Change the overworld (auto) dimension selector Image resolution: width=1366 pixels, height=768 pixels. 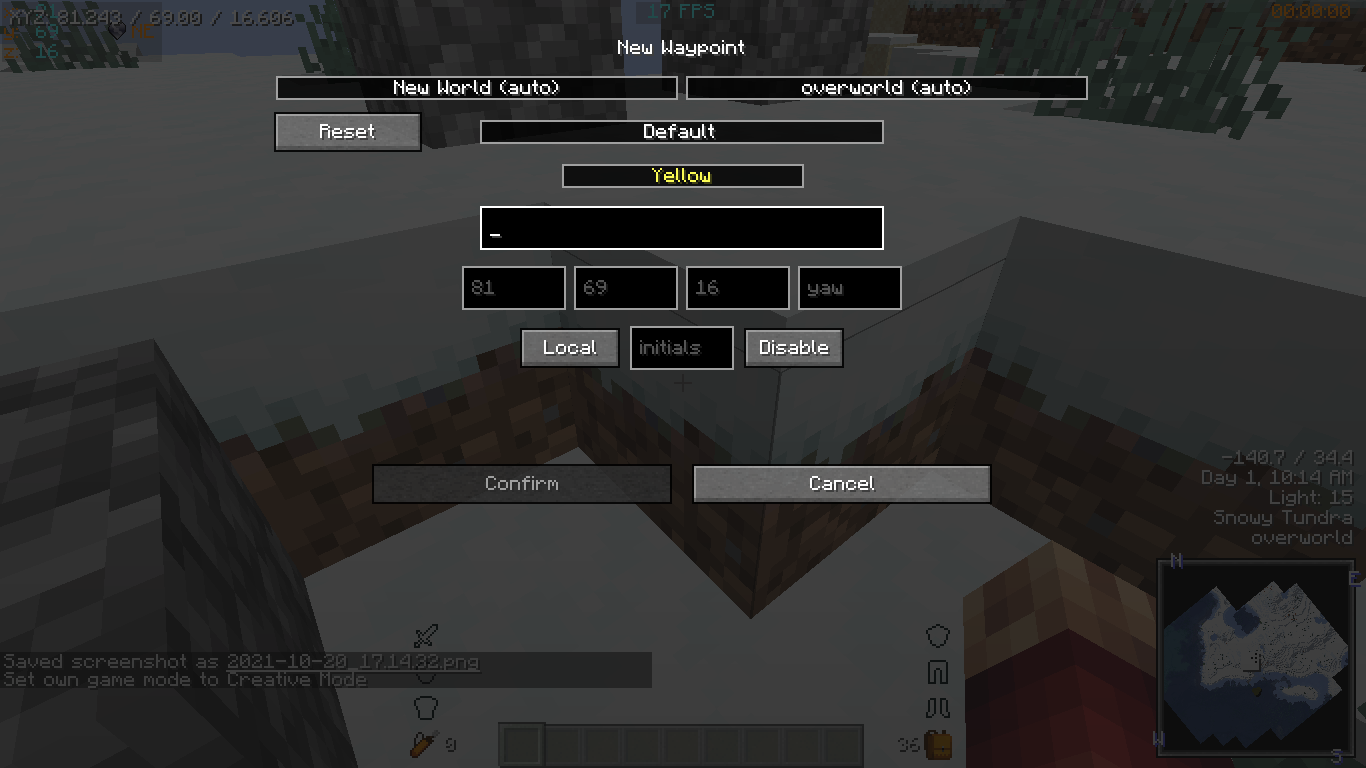[886, 87]
